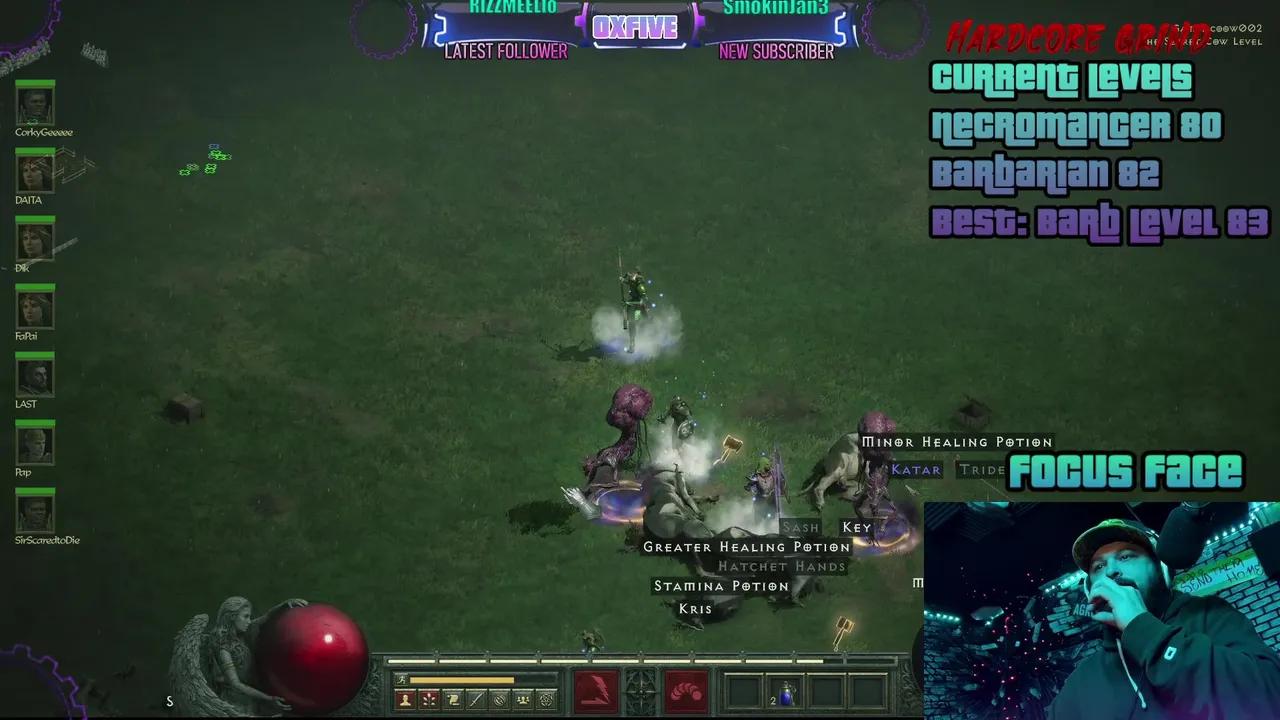Viewport: 1280px width, 720px height.
Task: Pick up the Kris dagger
Action: coord(695,608)
